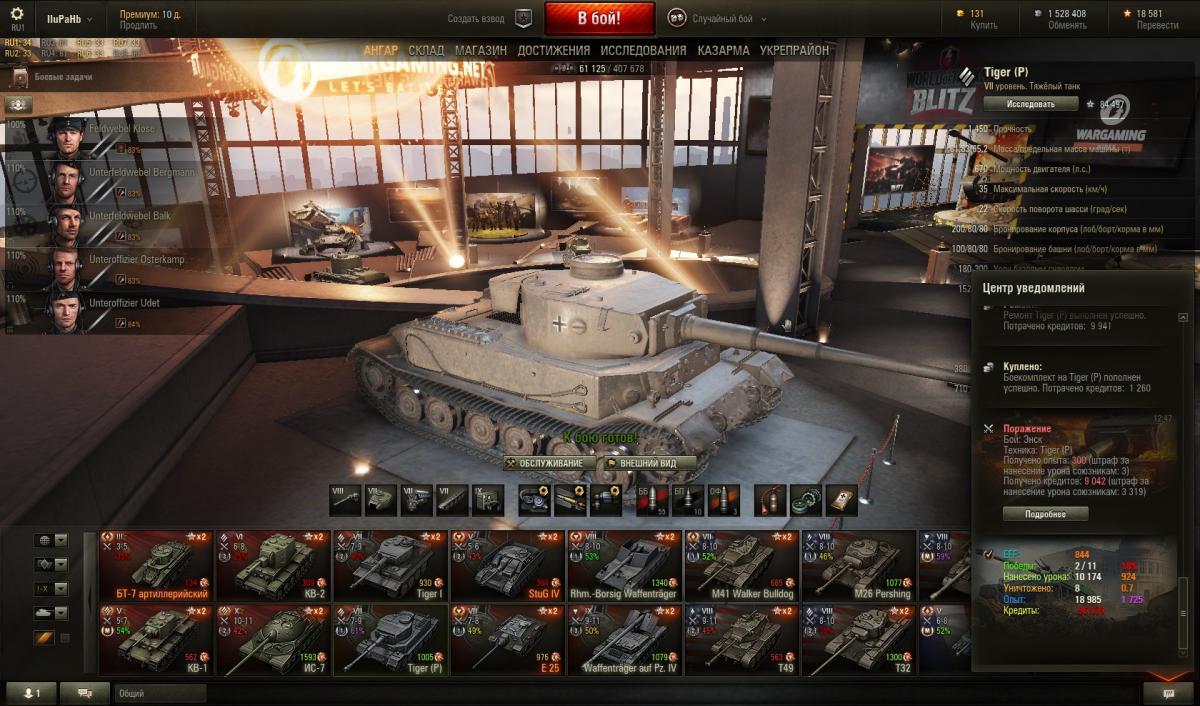
Task: Open the ОБСЛУЖИВАНИЕ service menu
Action: 545,464
